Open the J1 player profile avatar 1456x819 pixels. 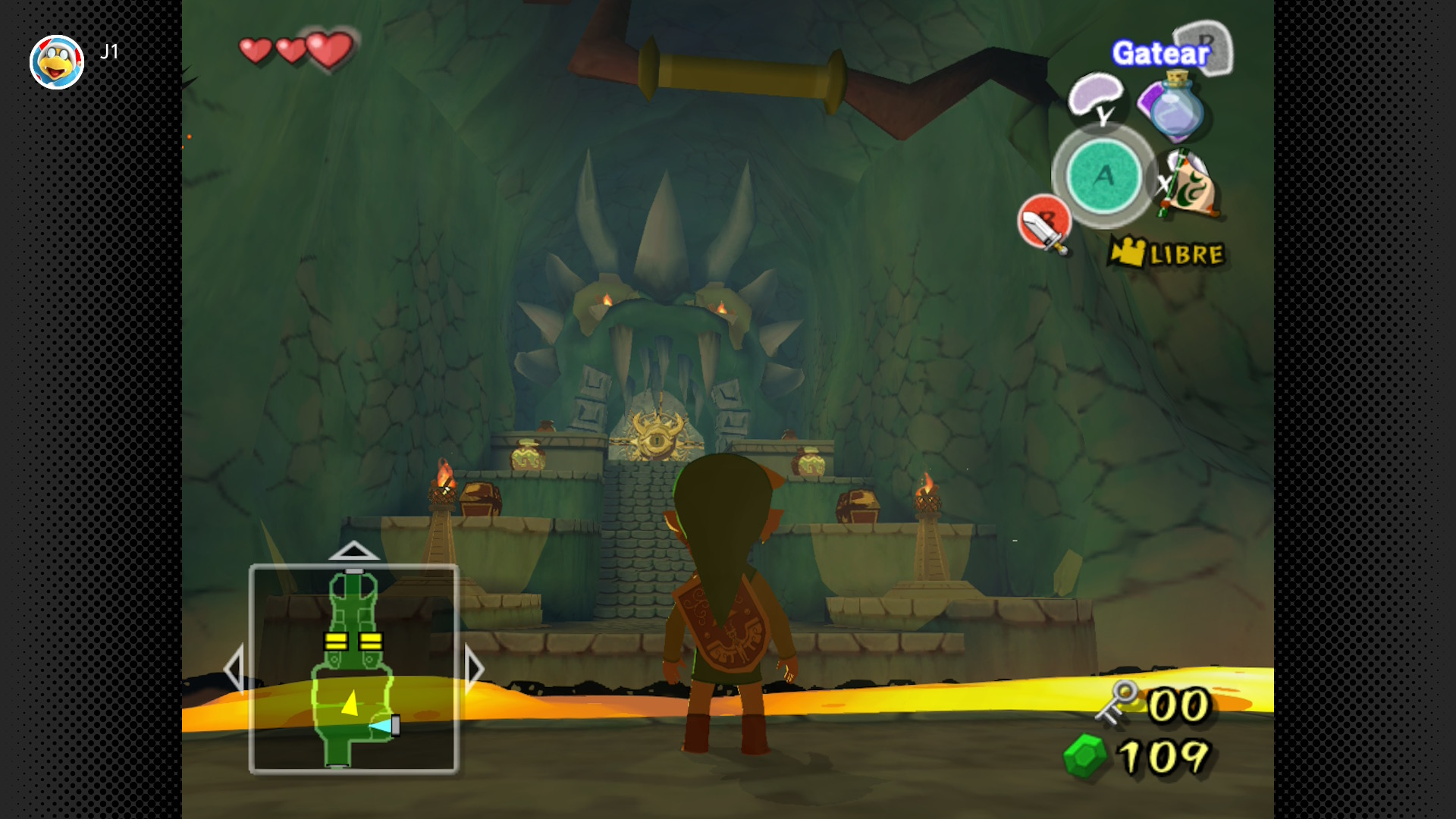click(x=57, y=62)
